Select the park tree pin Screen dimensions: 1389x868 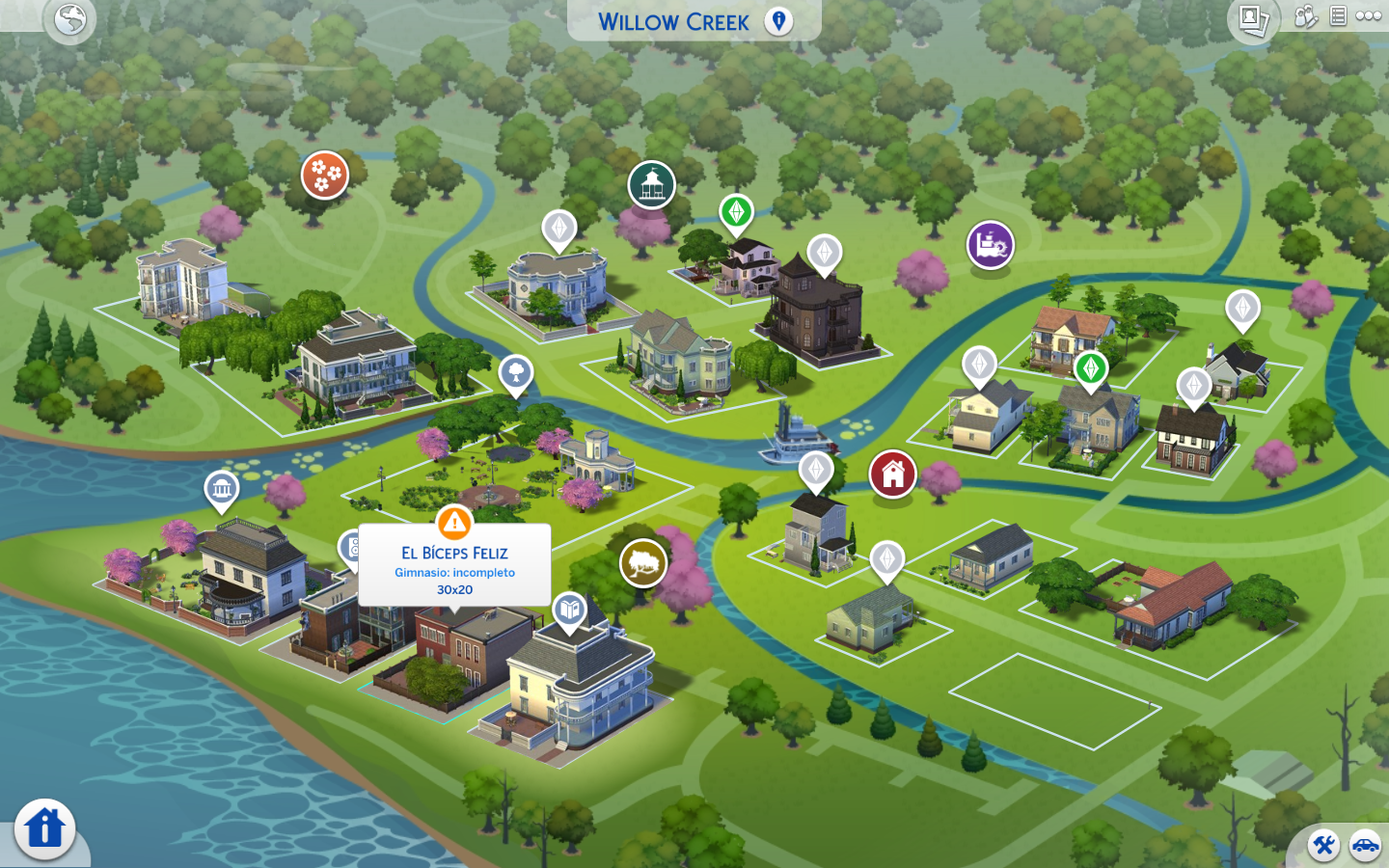pos(516,372)
